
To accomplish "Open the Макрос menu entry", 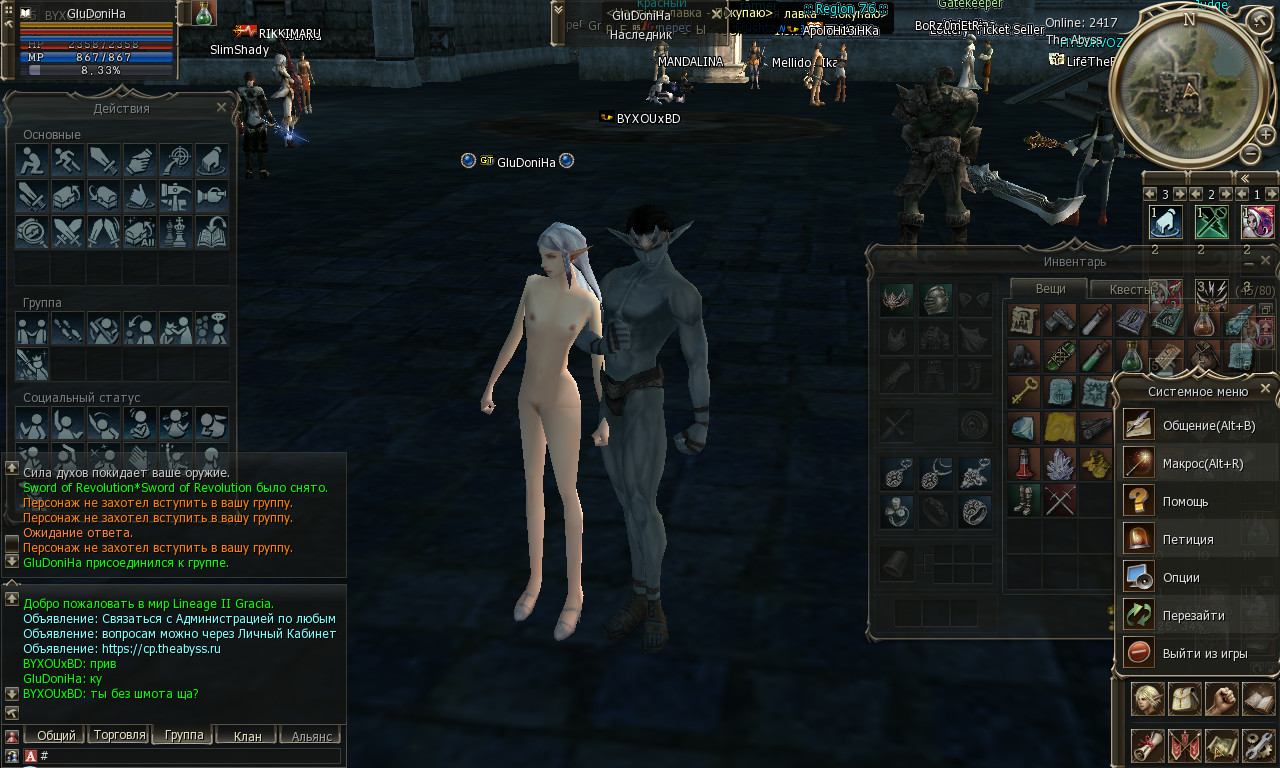I will [x=1195, y=463].
